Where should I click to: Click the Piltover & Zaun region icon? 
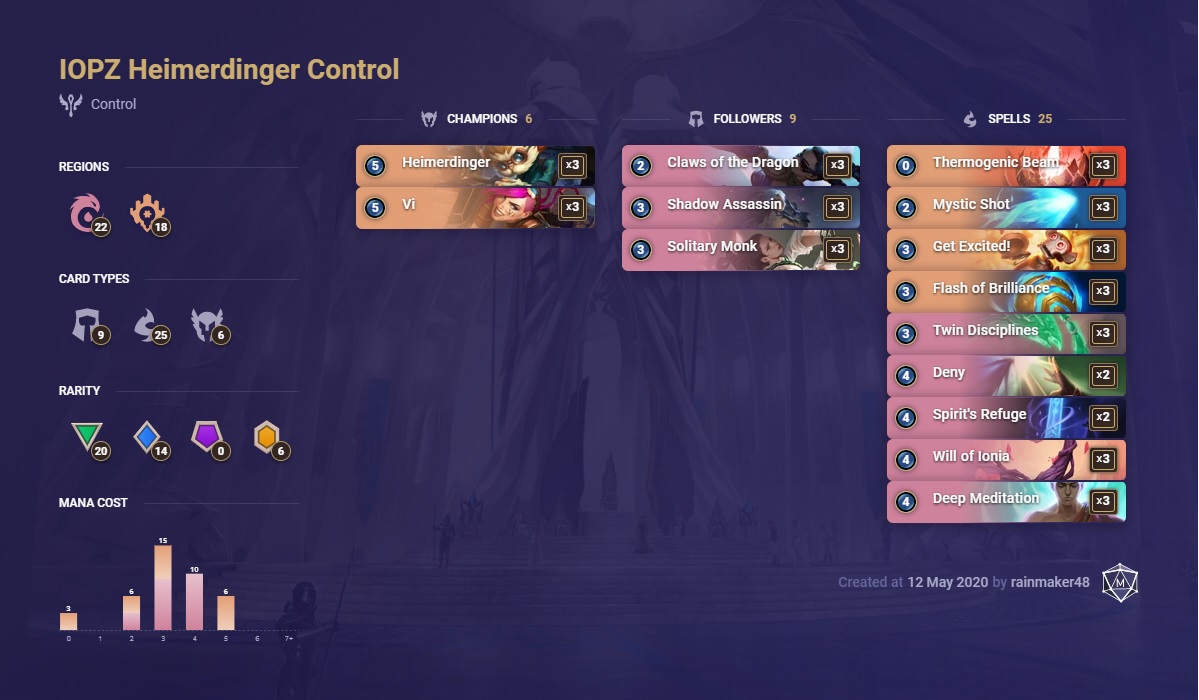[146, 213]
